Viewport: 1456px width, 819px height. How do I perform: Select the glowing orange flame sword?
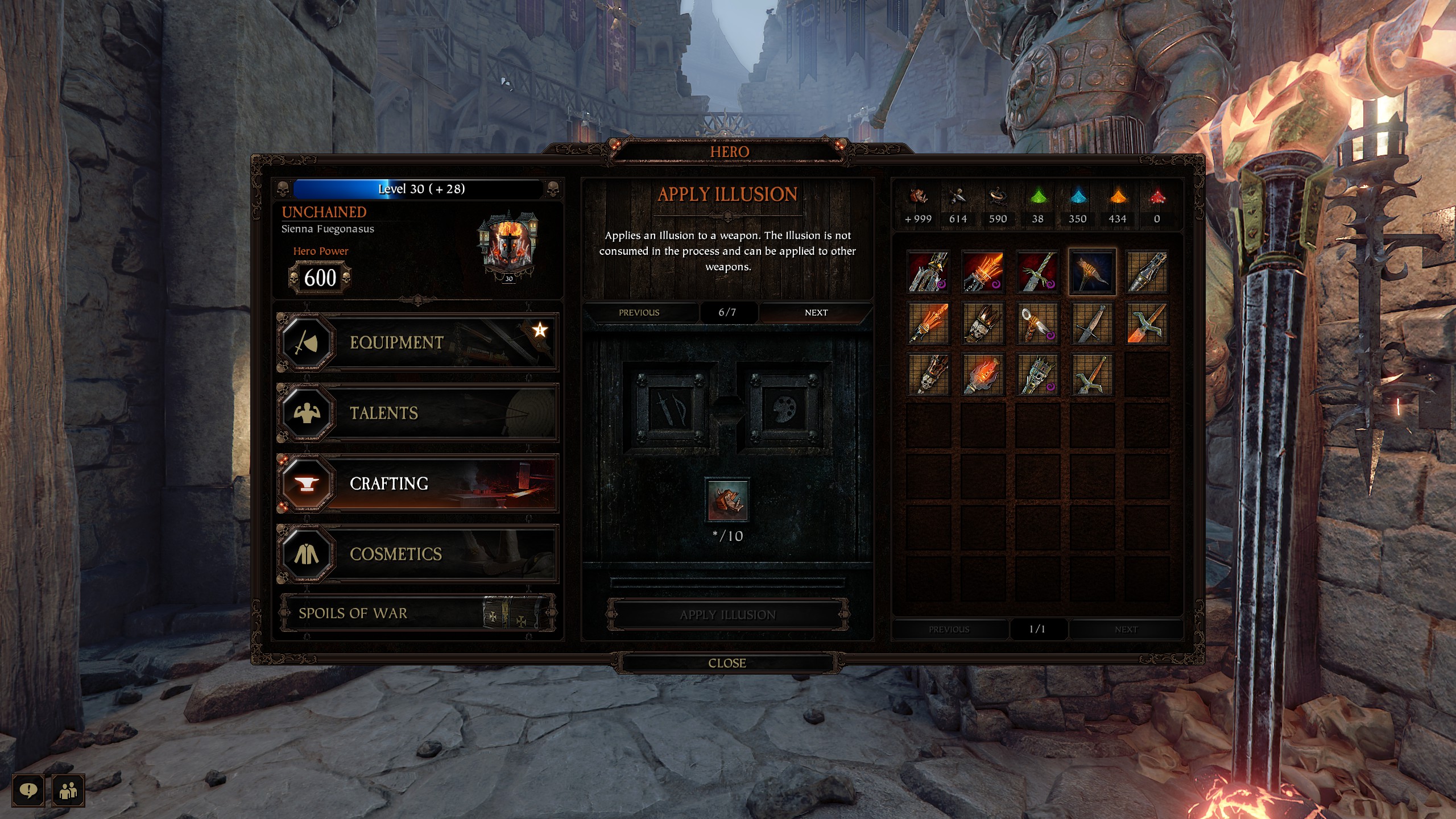click(928, 324)
